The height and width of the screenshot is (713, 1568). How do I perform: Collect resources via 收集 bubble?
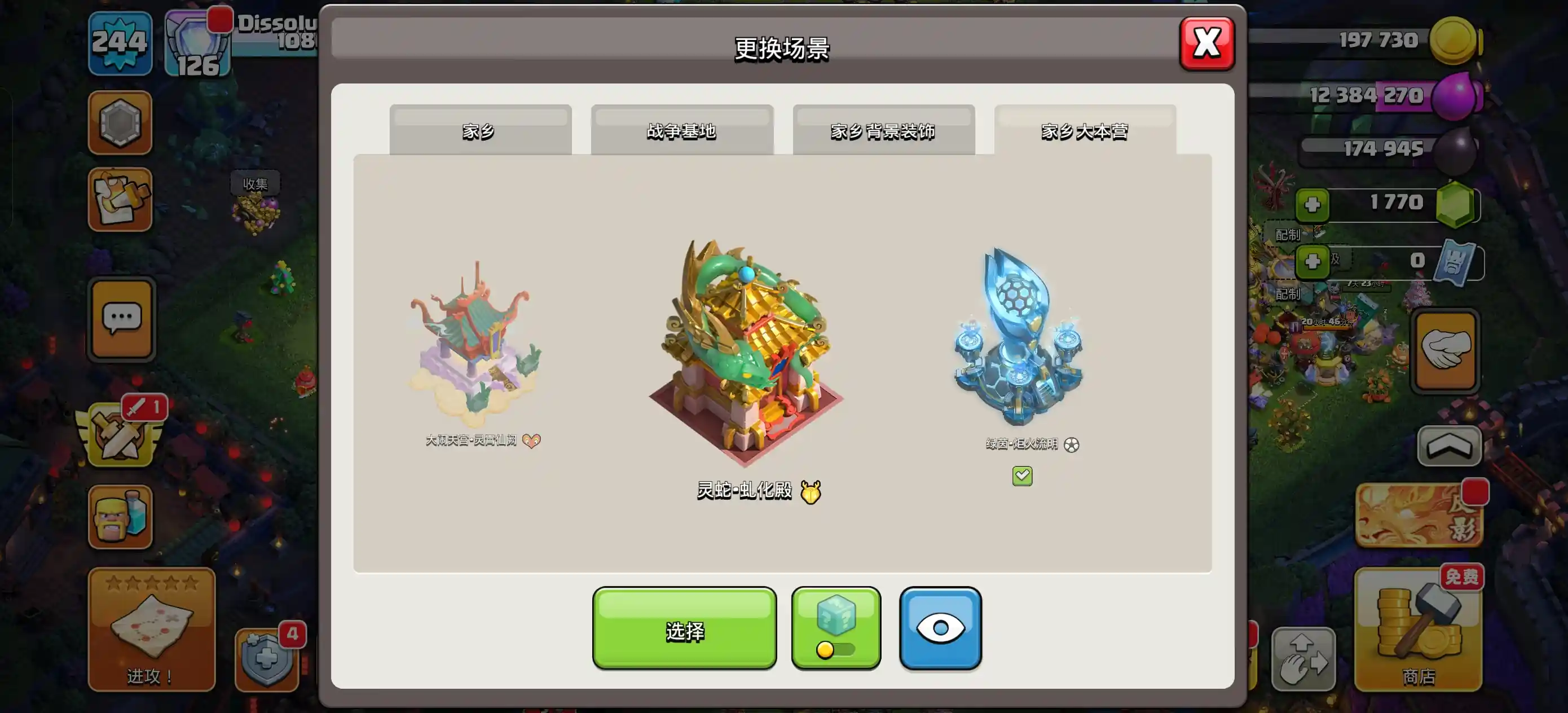[257, 184]
